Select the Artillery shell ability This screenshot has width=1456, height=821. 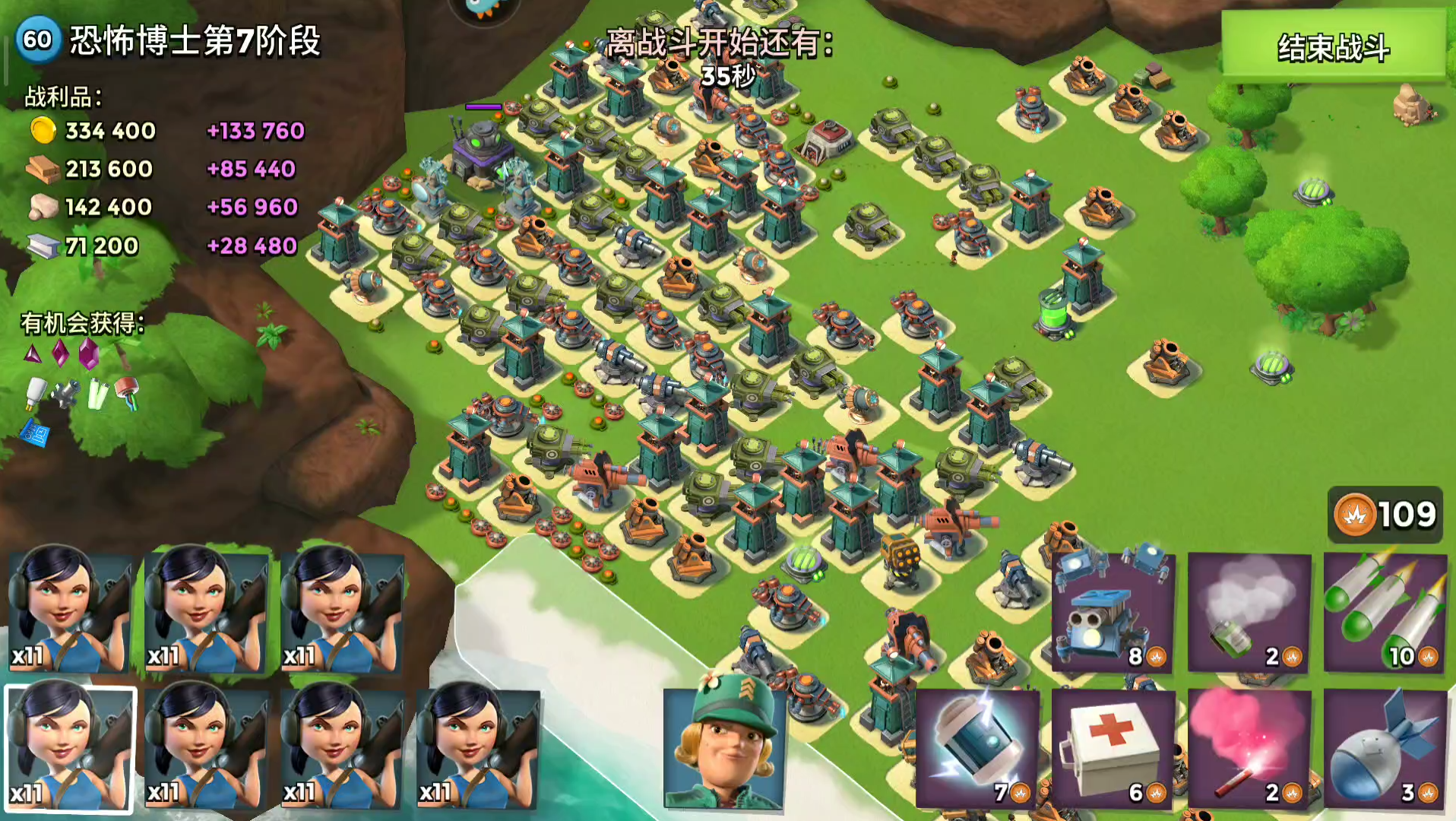(x=1385, y=749)
